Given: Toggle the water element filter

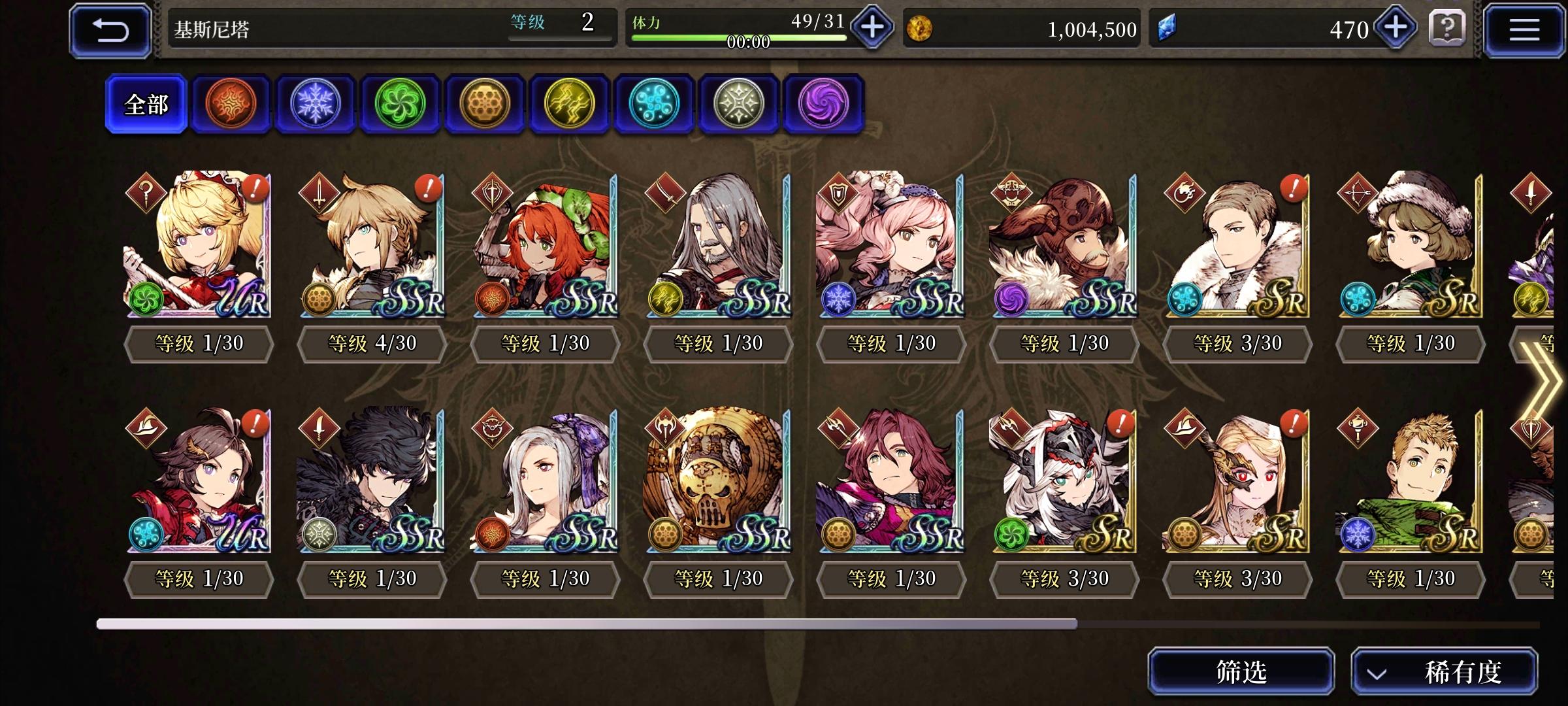Looking at the screenshot, I should (655, 103).
